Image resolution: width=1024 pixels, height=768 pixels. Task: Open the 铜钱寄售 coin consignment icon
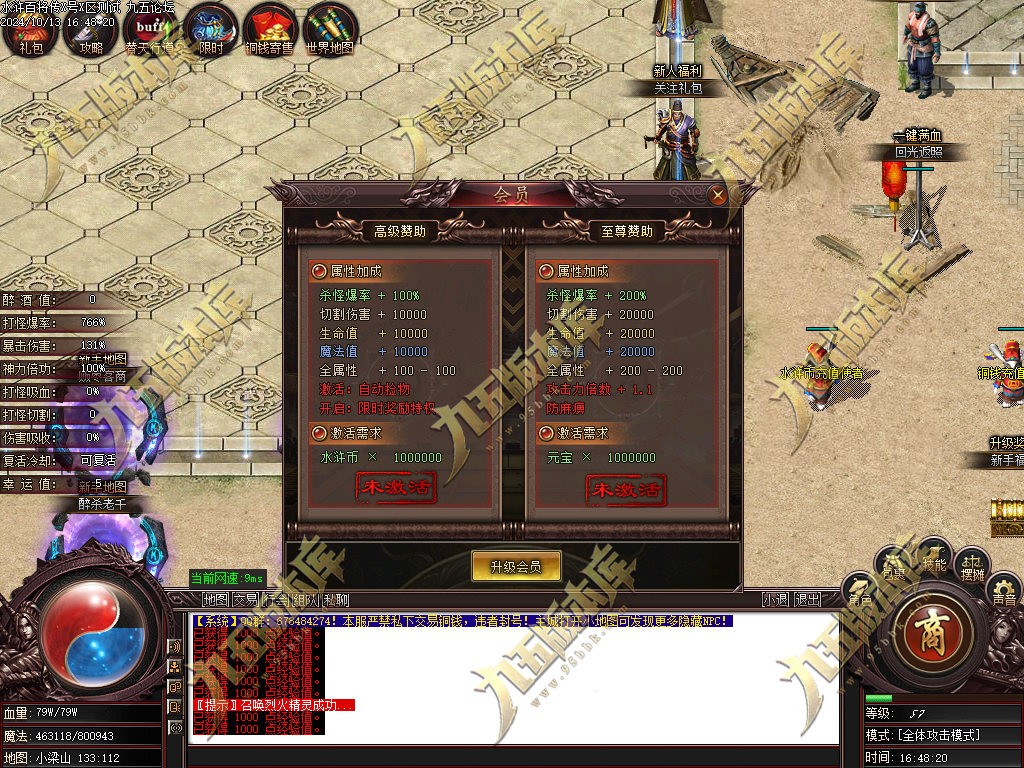pyautogui.click(x=270, y=30)
